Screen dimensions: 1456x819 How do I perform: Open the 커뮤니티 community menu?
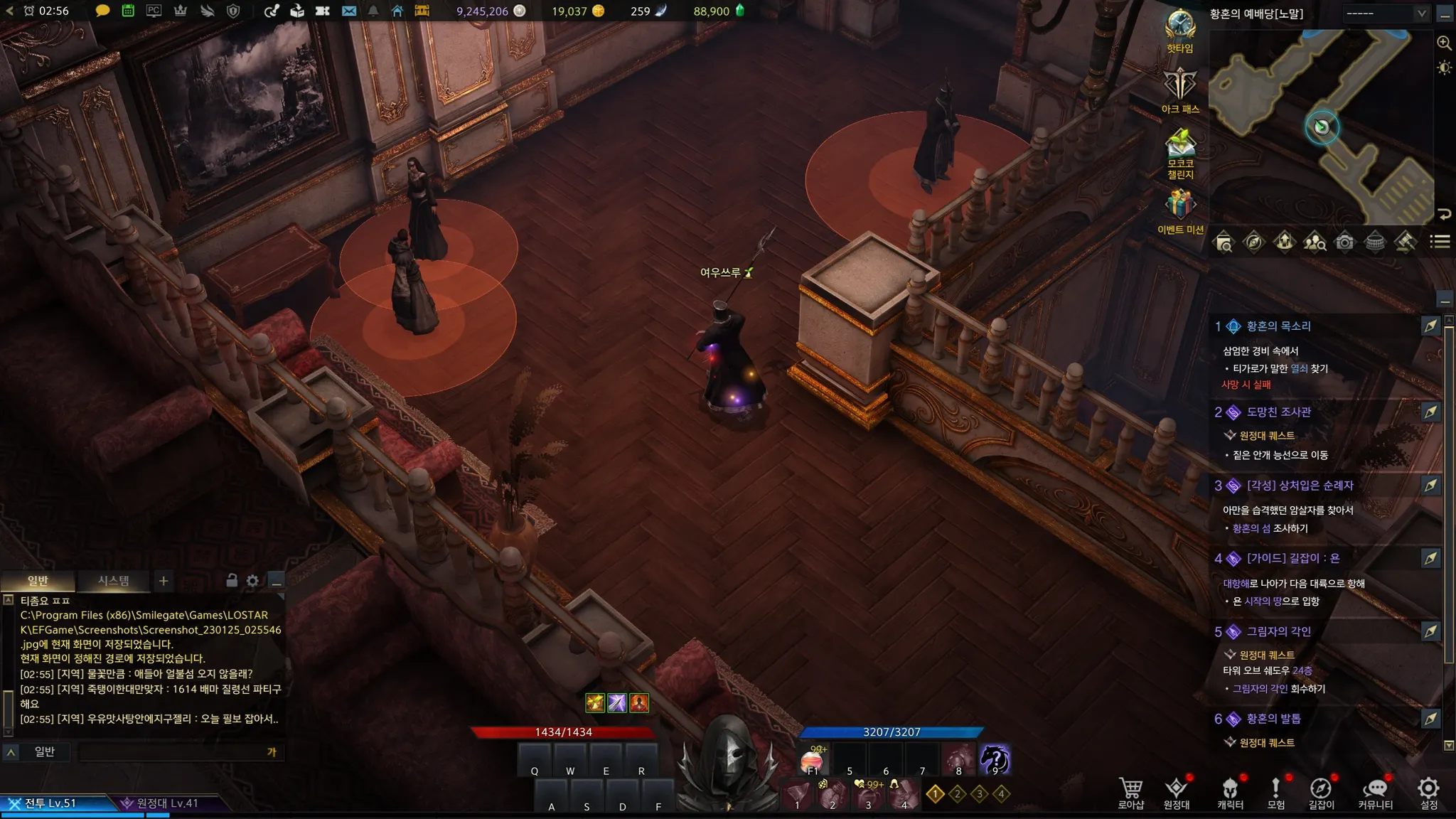coord(1375,791)
